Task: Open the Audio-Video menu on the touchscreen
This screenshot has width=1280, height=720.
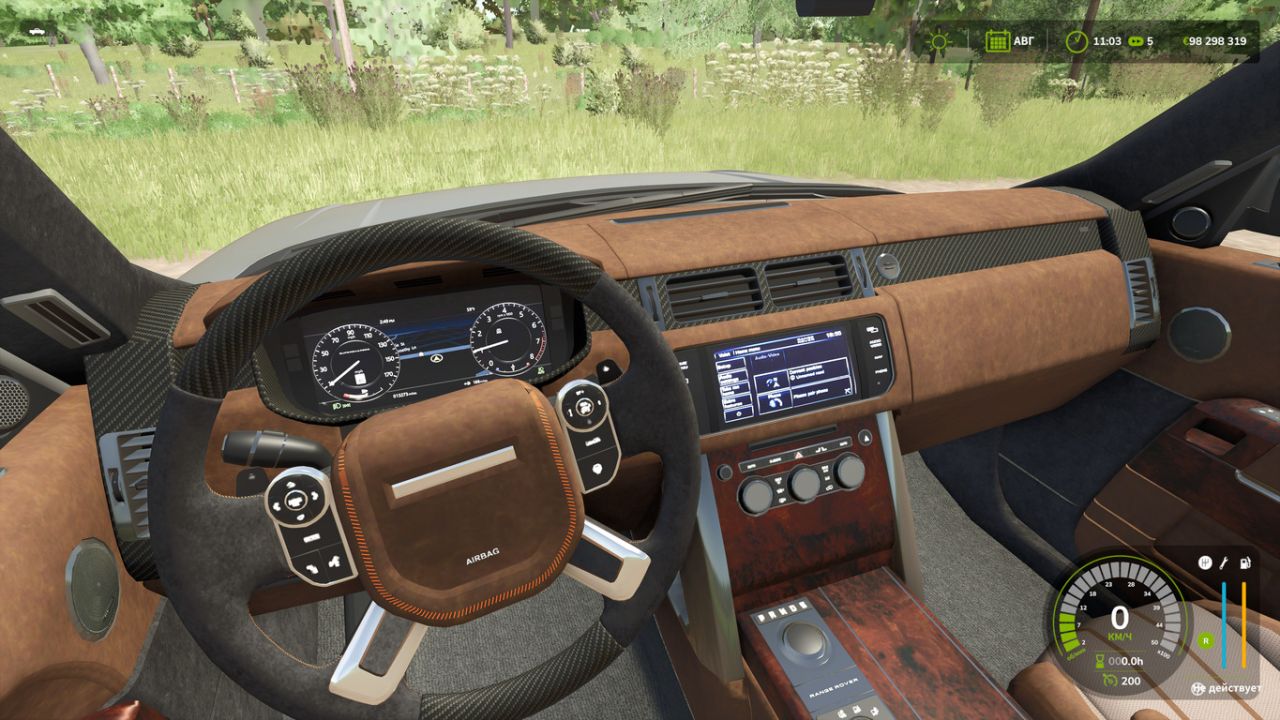Action: tap(767, 355)
